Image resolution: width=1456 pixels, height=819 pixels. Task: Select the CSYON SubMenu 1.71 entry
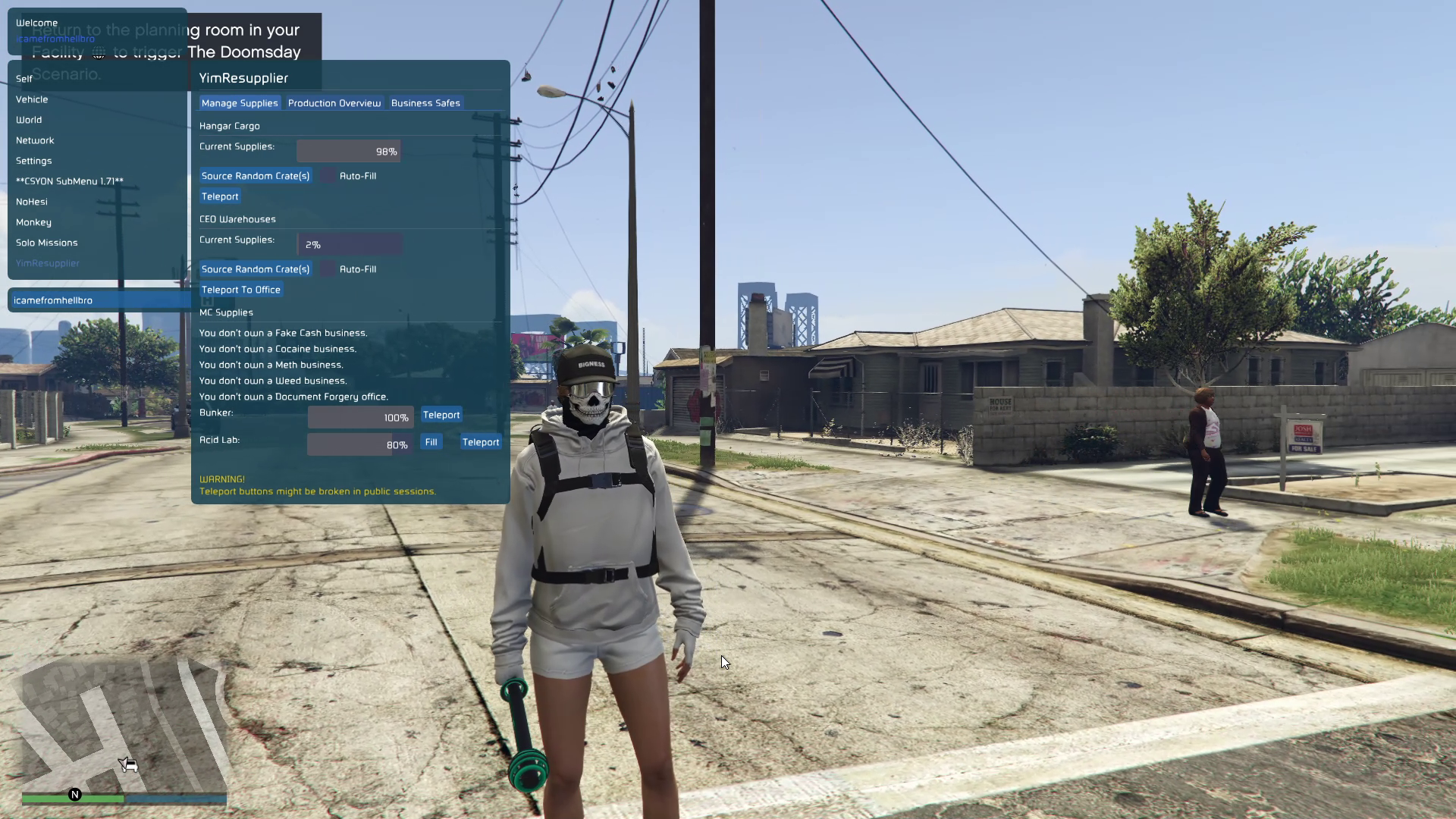pyautogui.click(x=70, y=181)
